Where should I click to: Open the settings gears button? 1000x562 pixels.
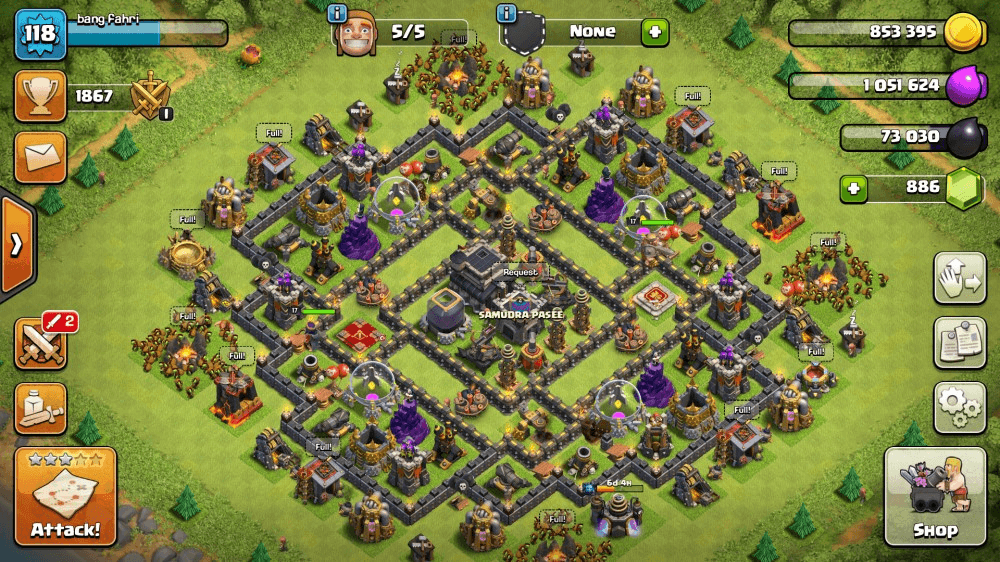(959, 406)
